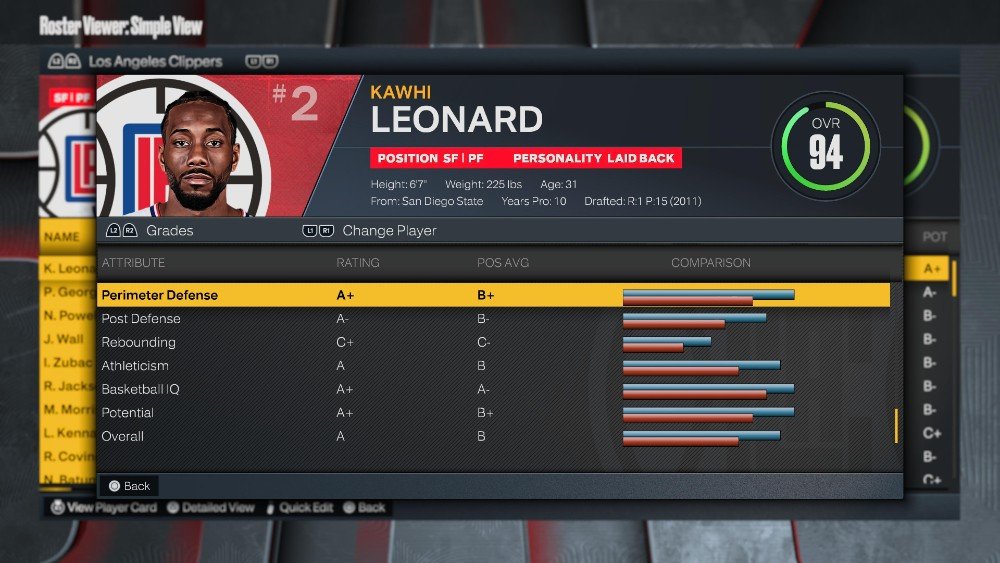The height and width of the screenshot is (563, 1000).
Task: Sort roster by the POT column header
Action: [x=934, y=238]
